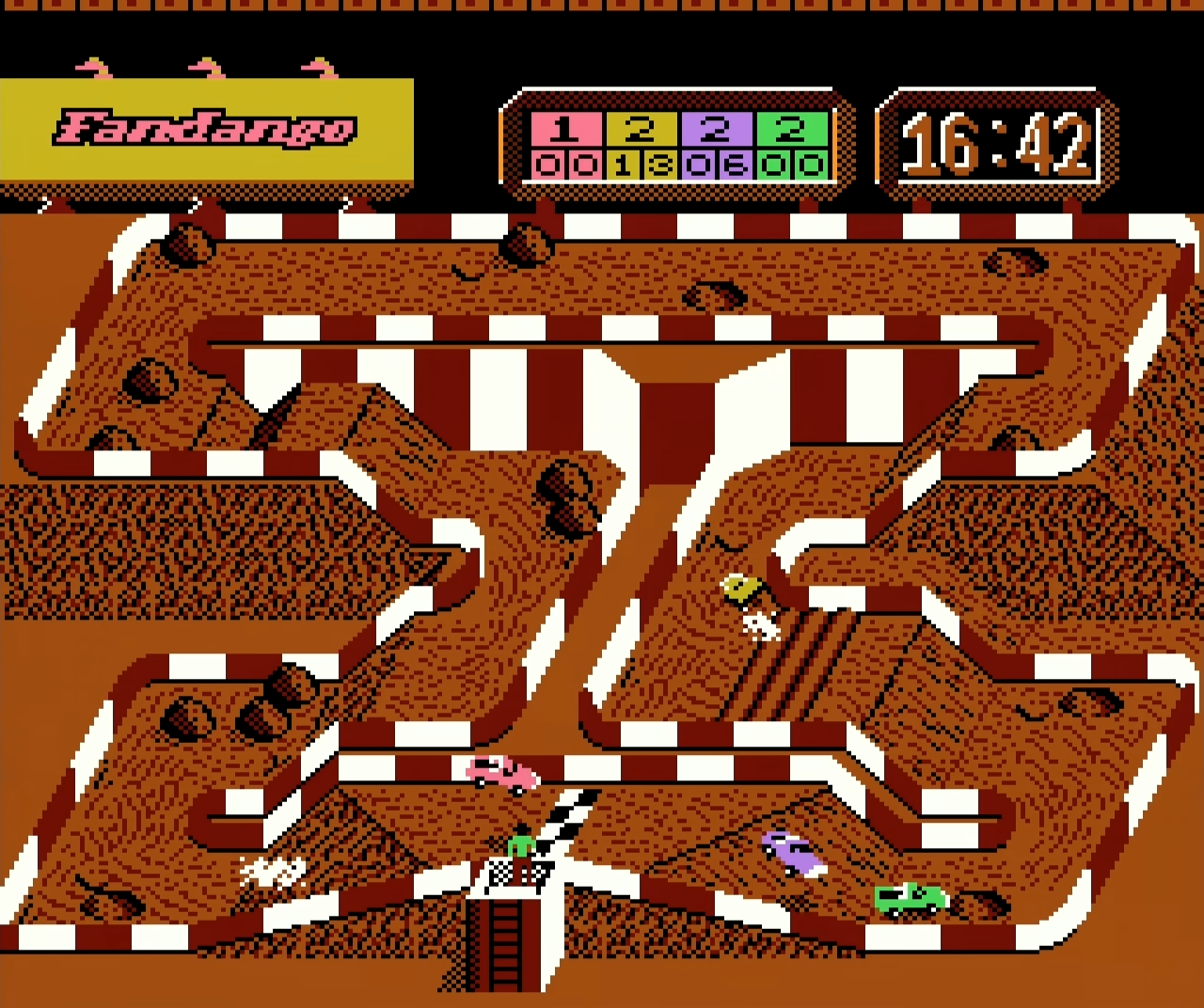The image size is (1204, 1008).
Task: Toggle the pink player 1 score panel
Action: [x=564, y=146]
